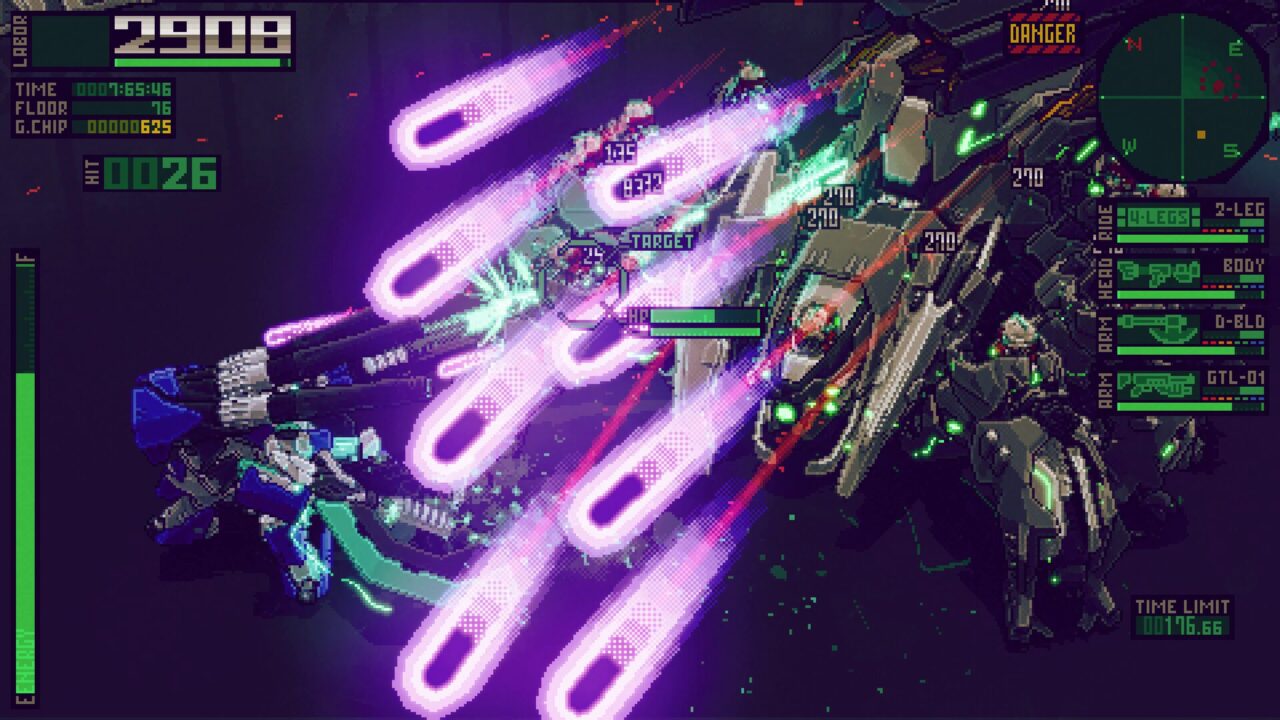
Task: Select the BODY part icon on right panel
Action: pyautogui.click(x=1157, y=272)
